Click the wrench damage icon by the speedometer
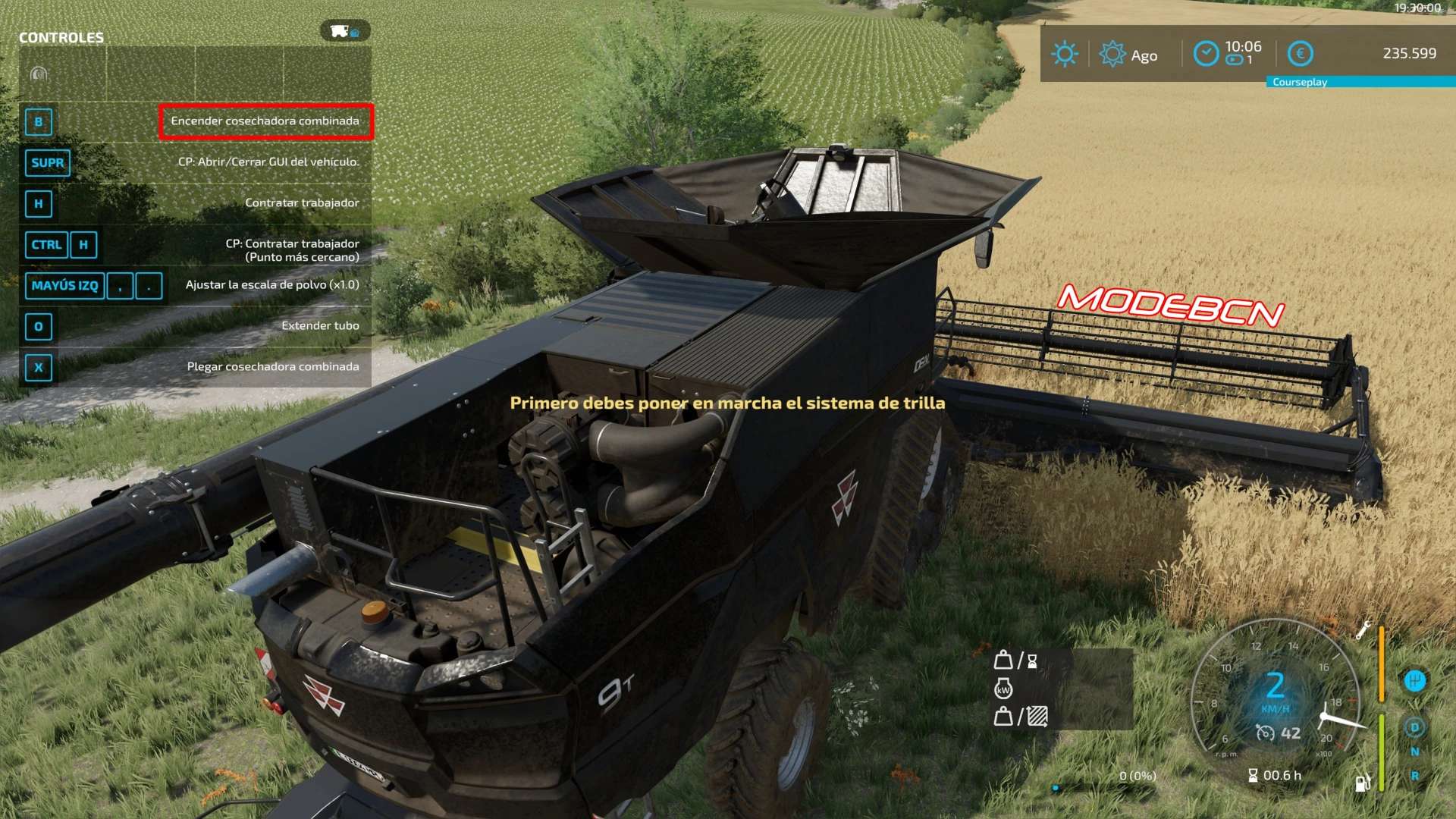Screen dimensions: 1456x819 coord(1363,629)
